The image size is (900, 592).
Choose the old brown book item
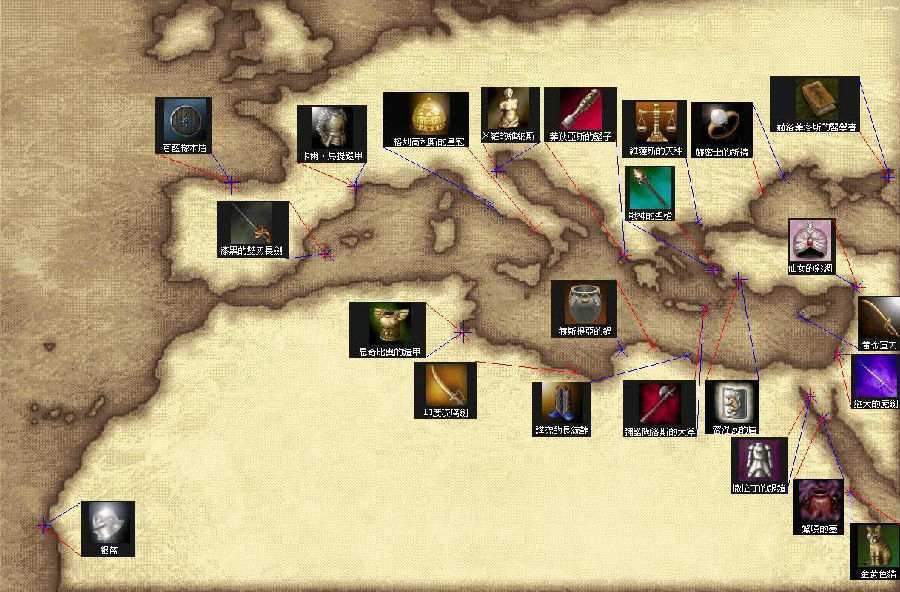814,98
